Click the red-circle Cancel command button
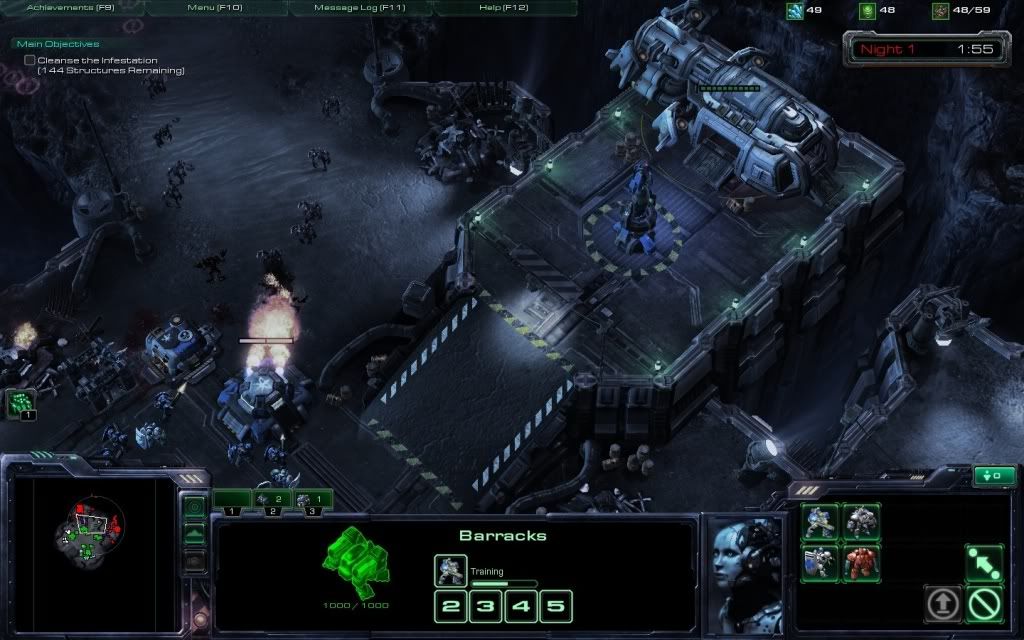 pyautogui.click(x=984, y=603)
